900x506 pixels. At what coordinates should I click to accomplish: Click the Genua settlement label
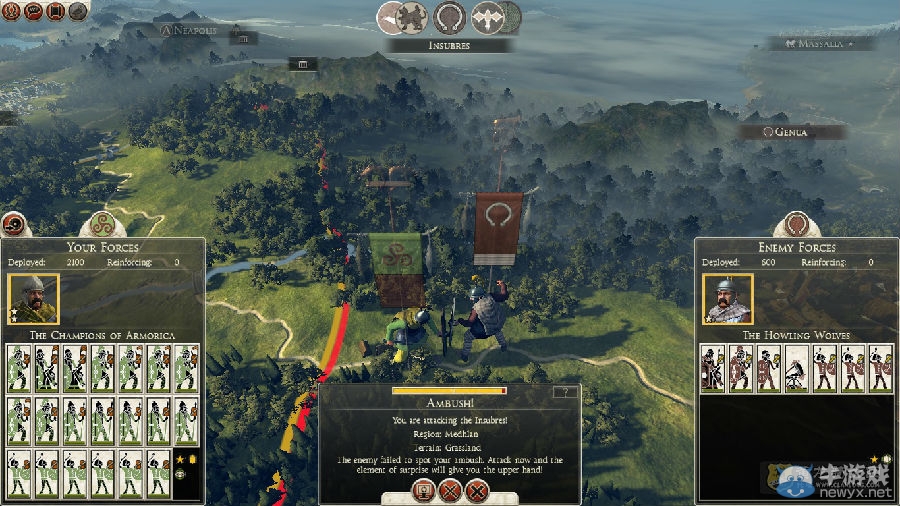(x=791, y=132)
